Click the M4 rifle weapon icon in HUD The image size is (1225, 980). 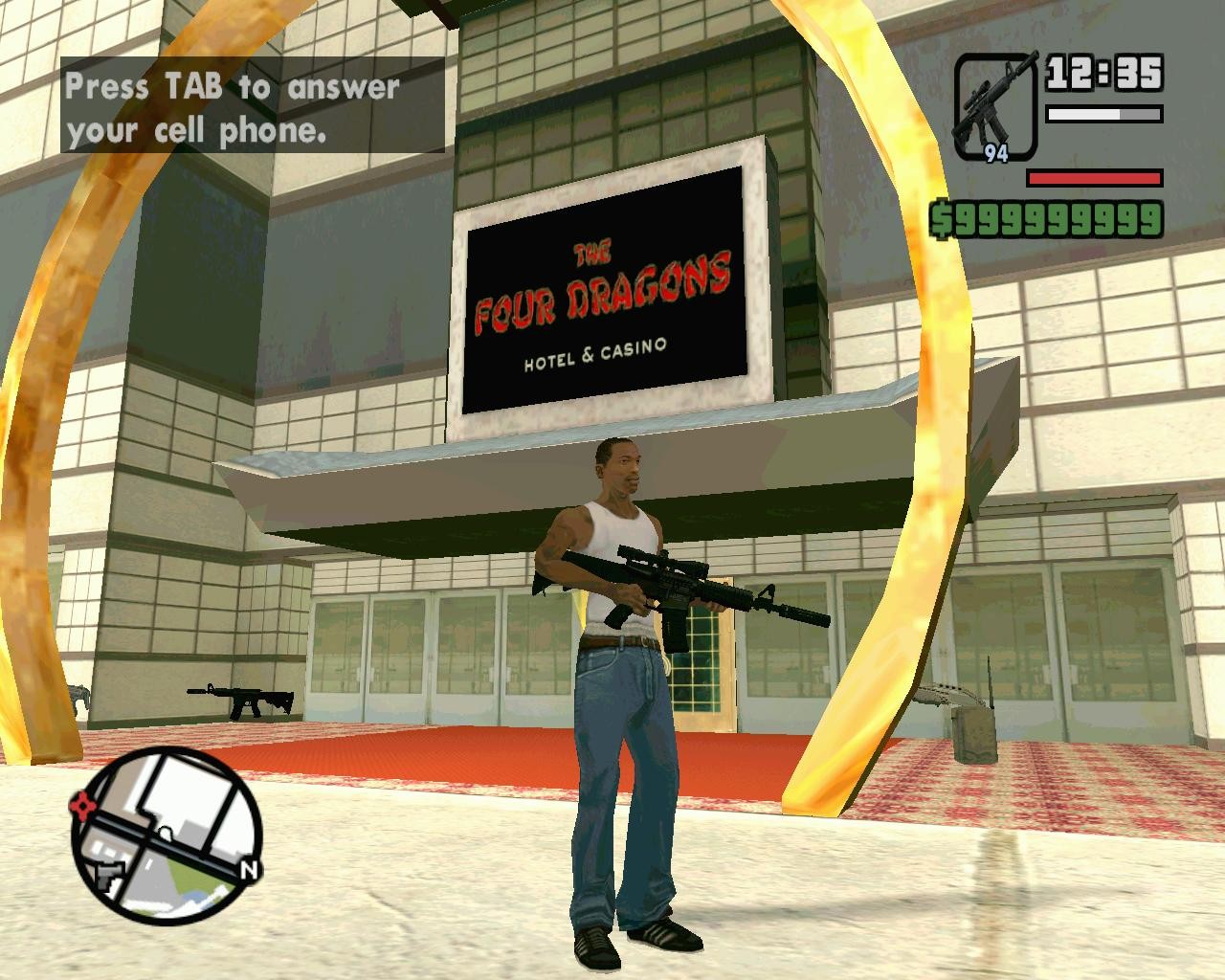[x=995, y=100]
